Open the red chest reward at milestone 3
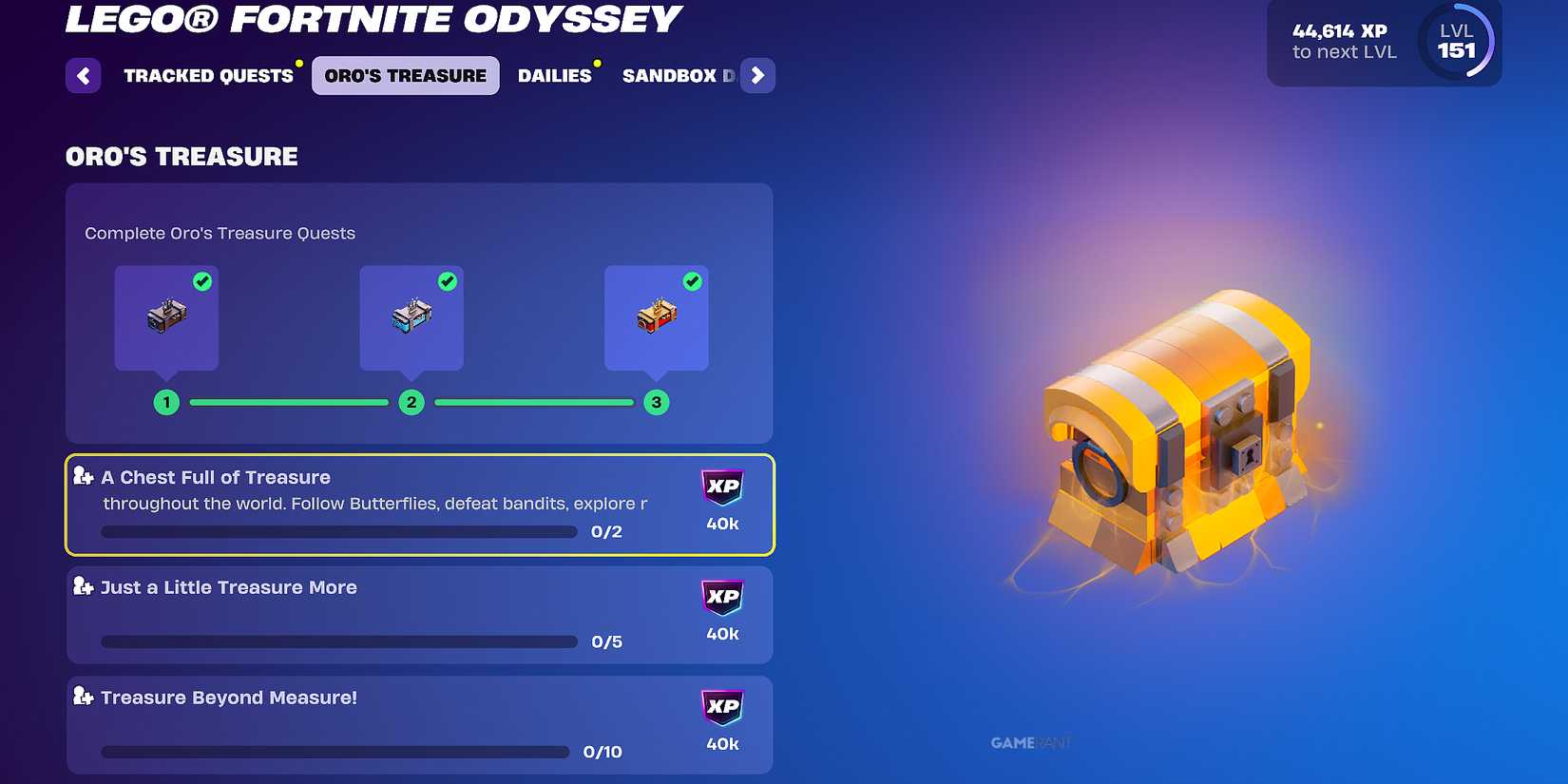The image size is (1568, 784). click(656, 314)
